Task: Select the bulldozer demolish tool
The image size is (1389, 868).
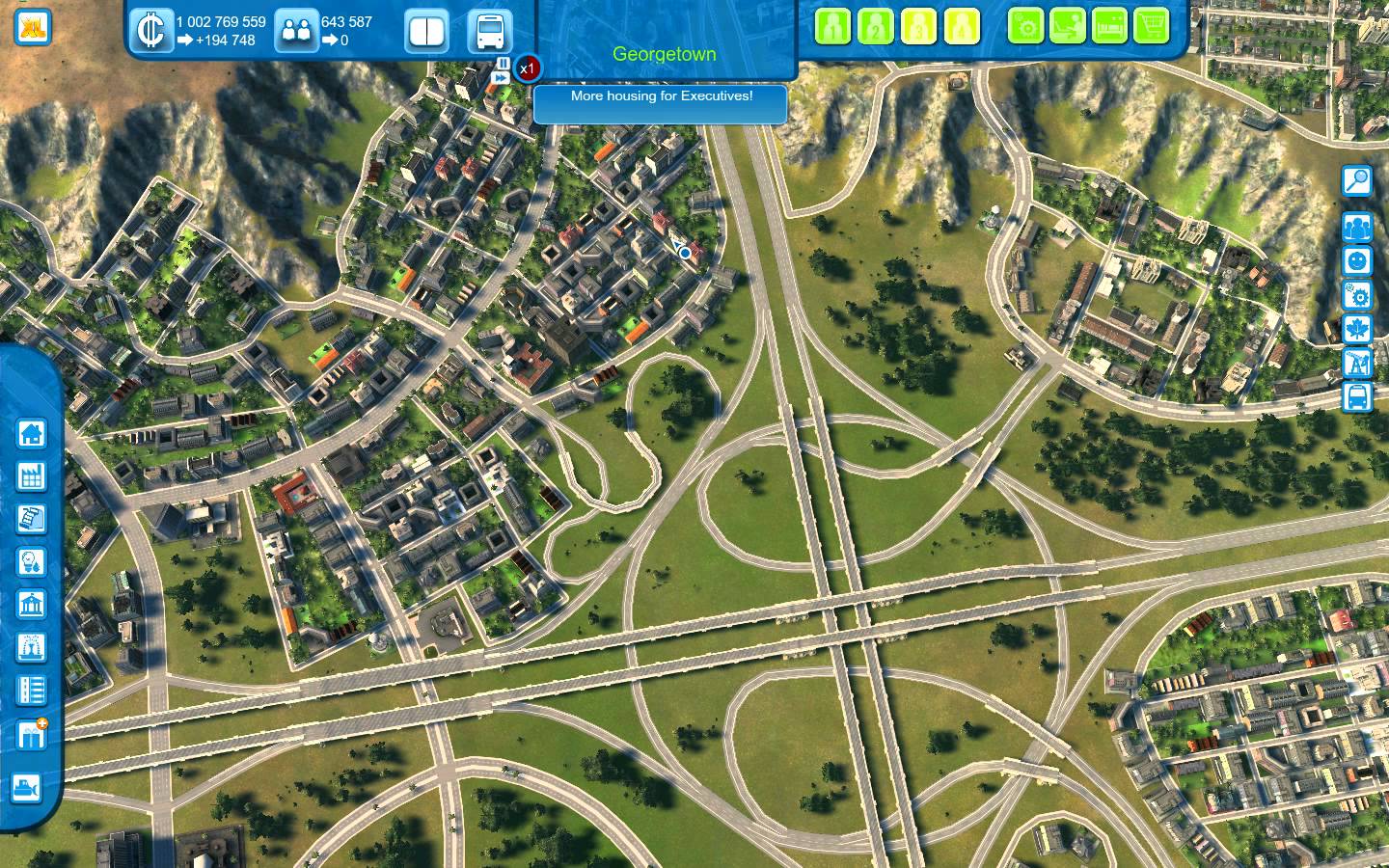Action: click(26, 787)
